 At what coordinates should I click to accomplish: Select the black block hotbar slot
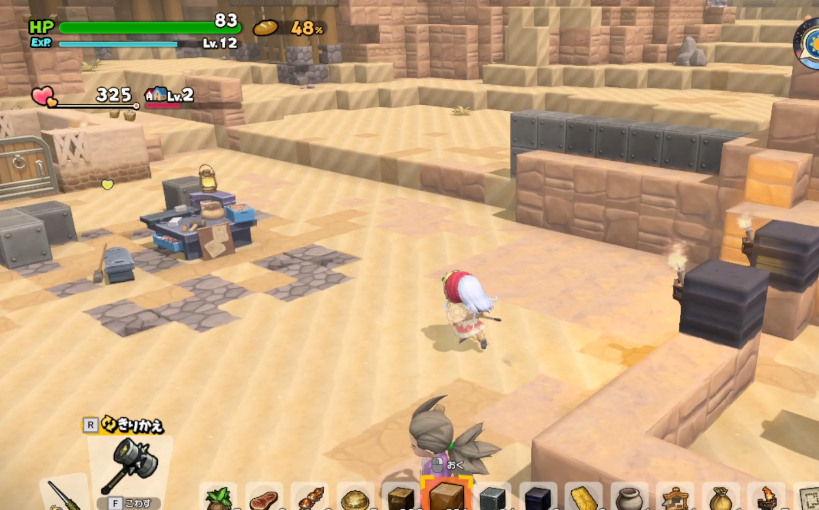538,498
